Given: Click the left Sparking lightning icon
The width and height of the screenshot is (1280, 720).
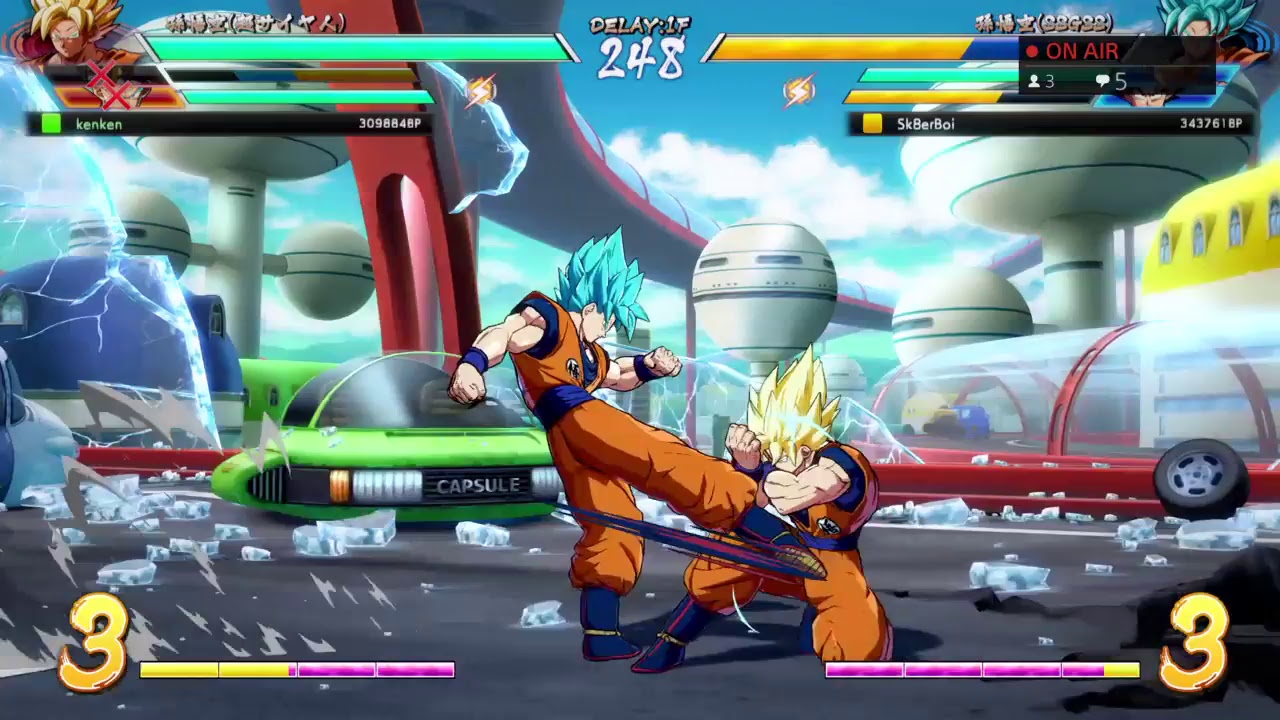Looking at the screenshot, I should pyautogui.click(x=482, y=90).
